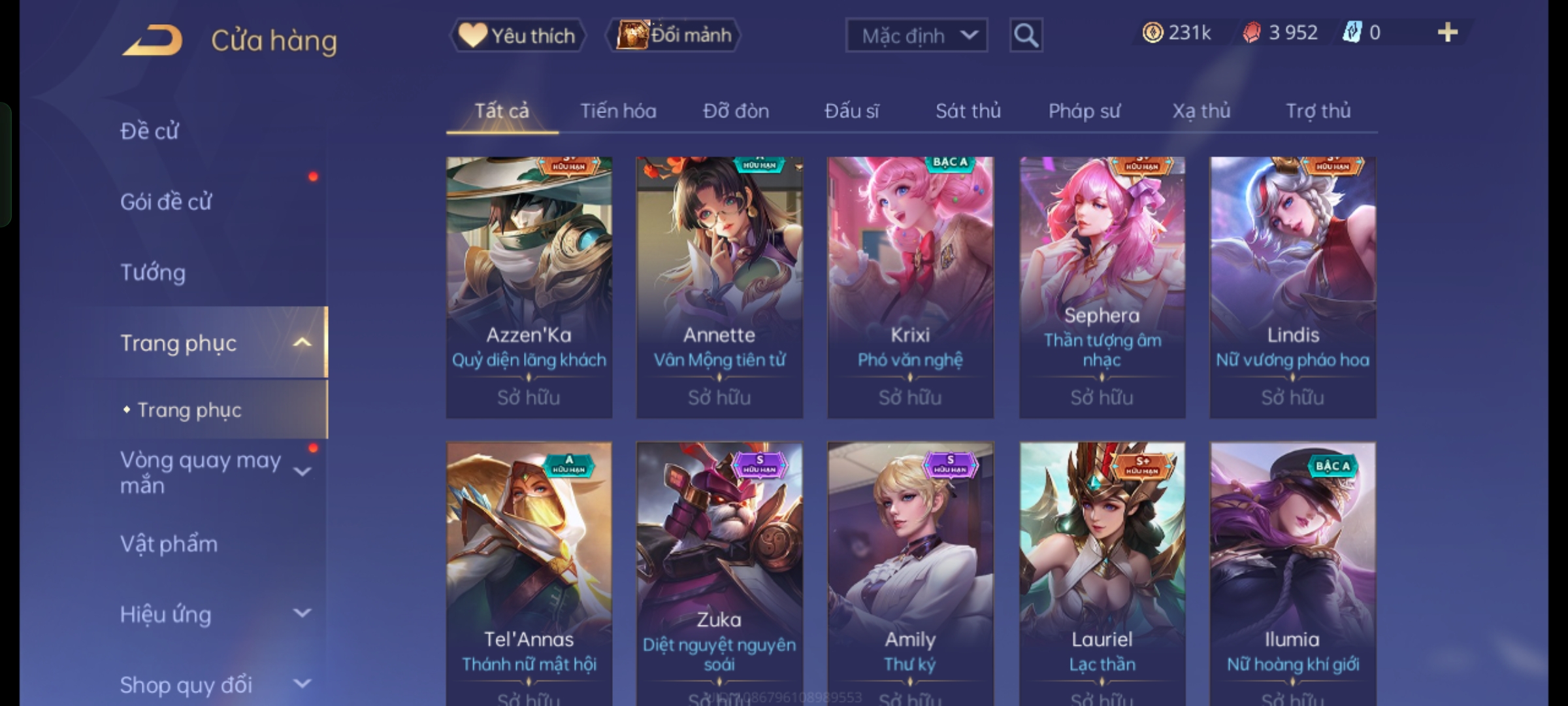The image size is (1568, 706).
Task: Open the Vật phẩm items section
Action: pos(169,544)
